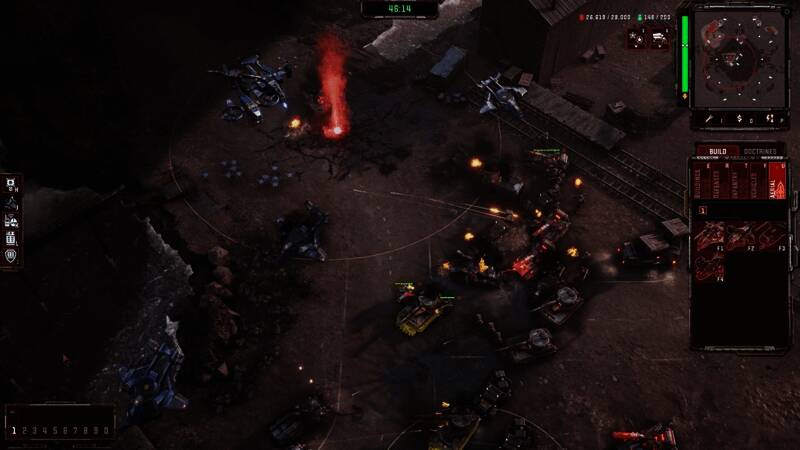
Task: Click the shield icon in left sidebar
Action: (x=11, y=255)
